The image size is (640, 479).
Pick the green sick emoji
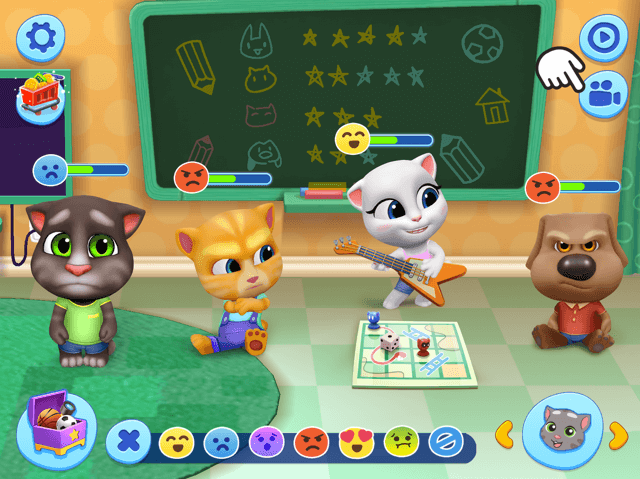401,441
